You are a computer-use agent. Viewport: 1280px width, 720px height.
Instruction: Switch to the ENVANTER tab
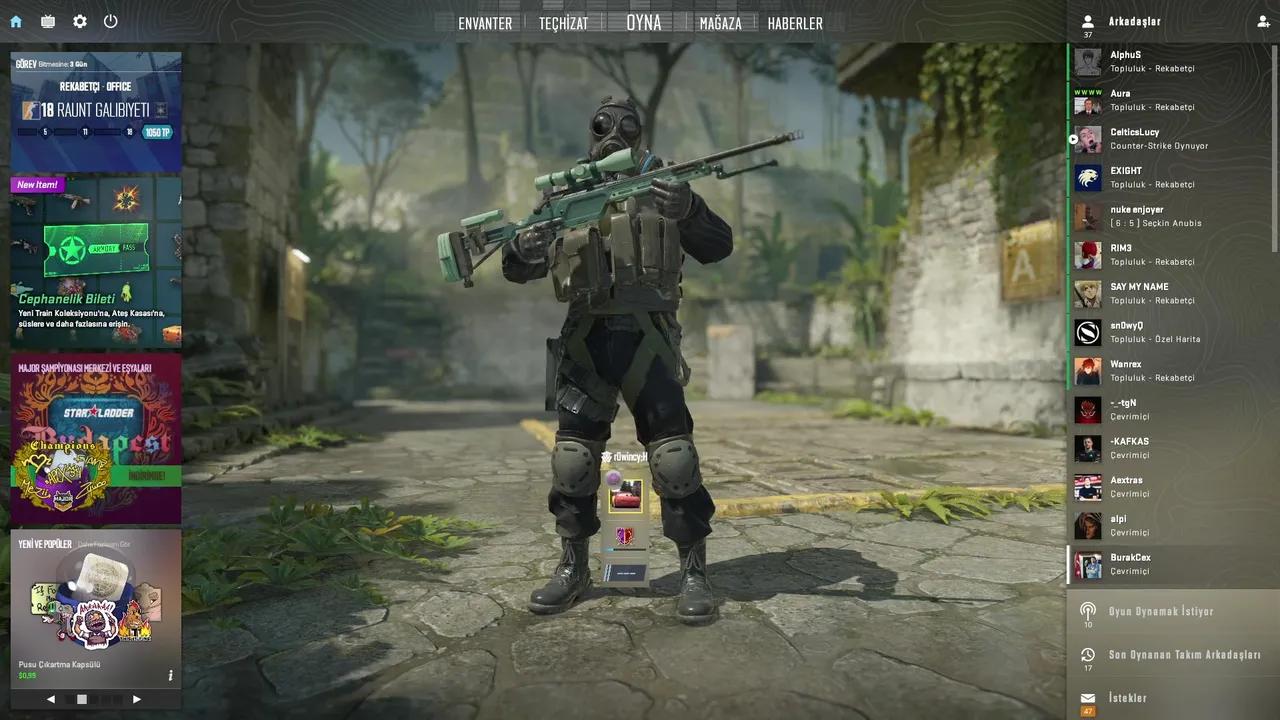485,23
